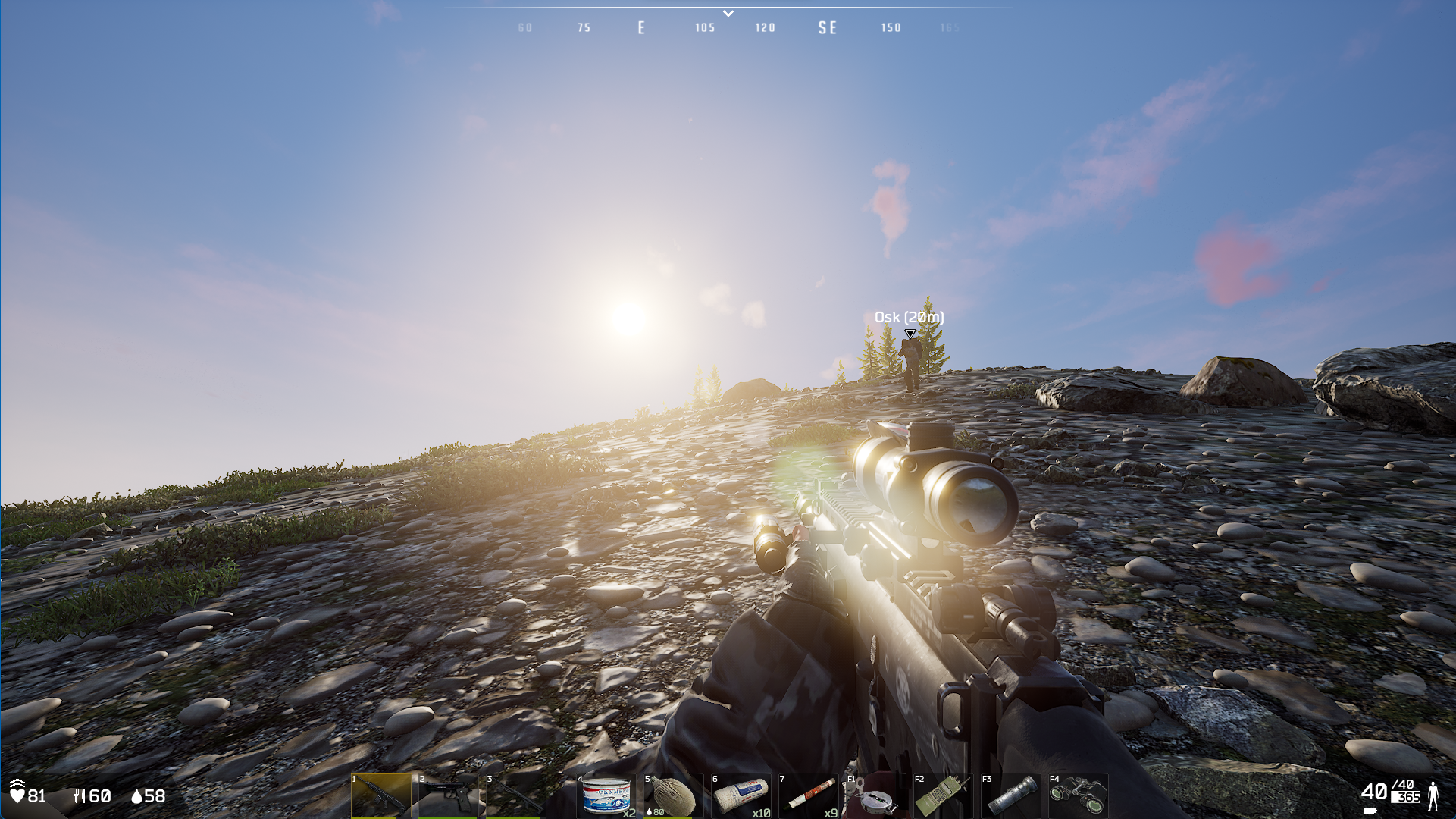Use the bandage roll in slot 6

click(741, 795)
